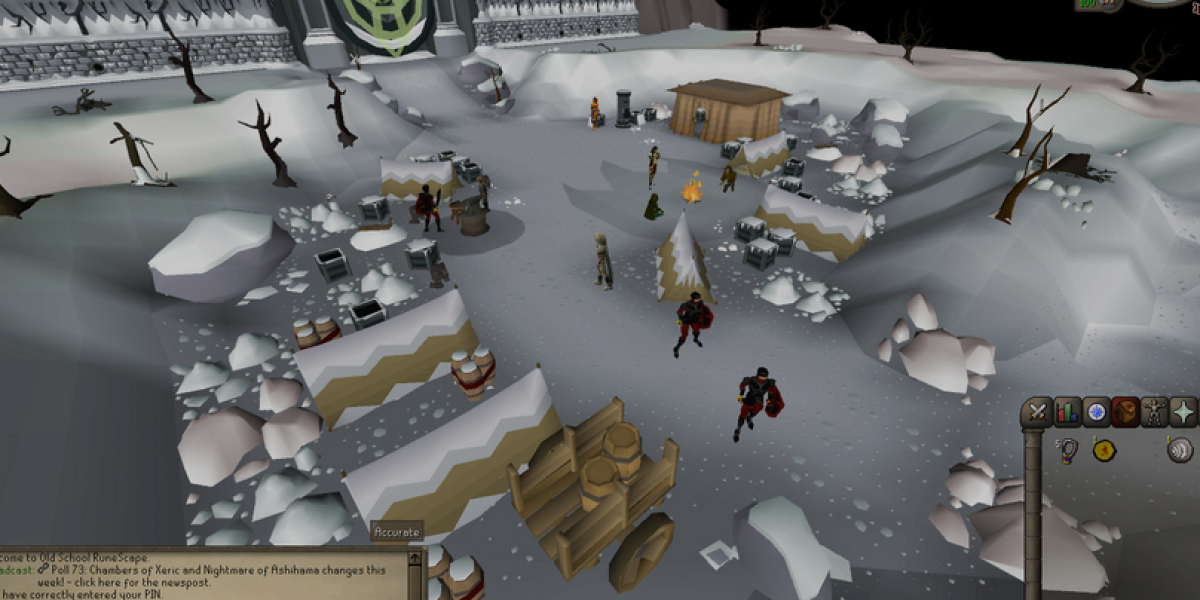Click the chatbox scroll-up arrow

click(416, 556)
